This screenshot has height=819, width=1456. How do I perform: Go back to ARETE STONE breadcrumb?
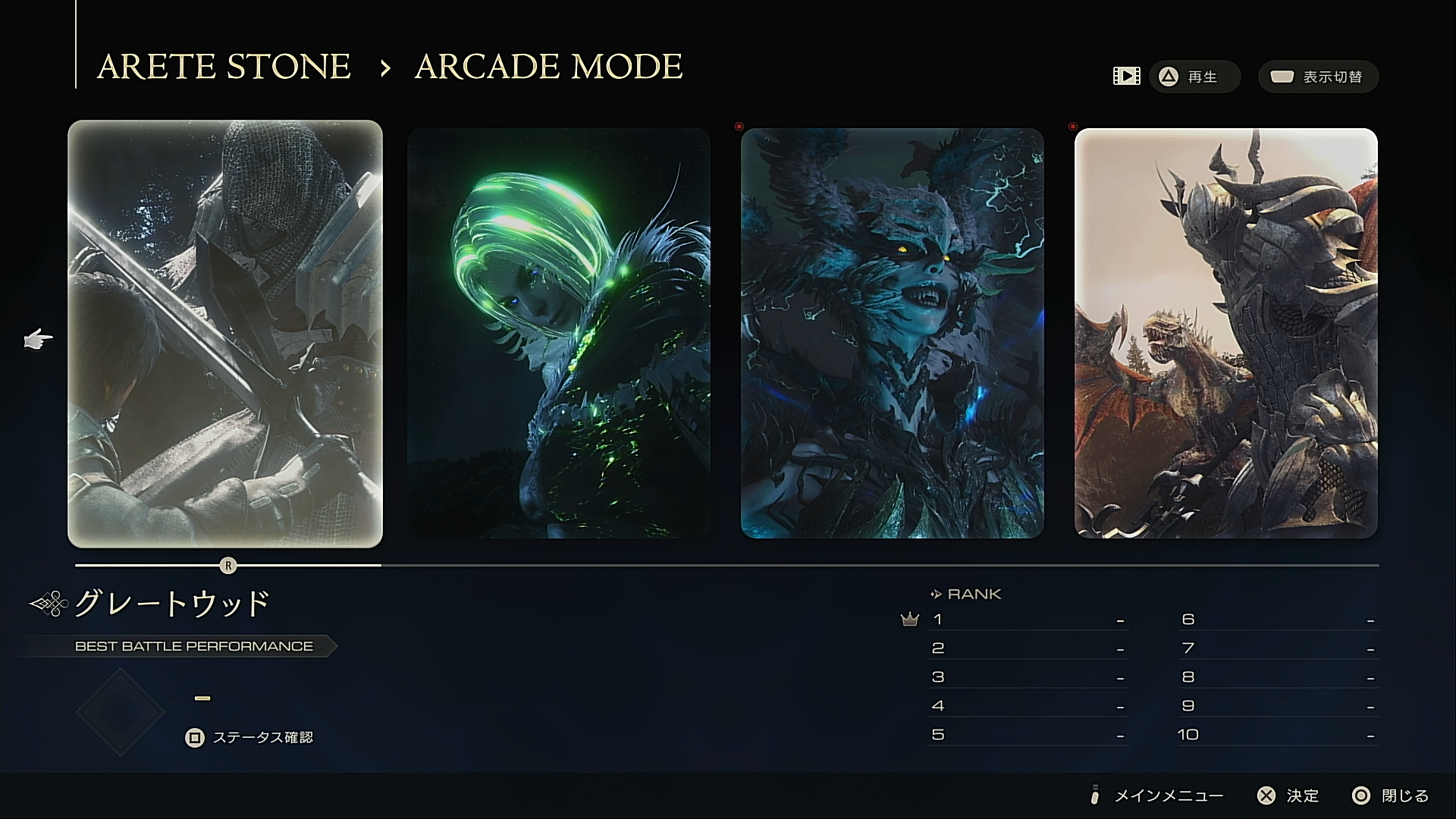point(224,67)
